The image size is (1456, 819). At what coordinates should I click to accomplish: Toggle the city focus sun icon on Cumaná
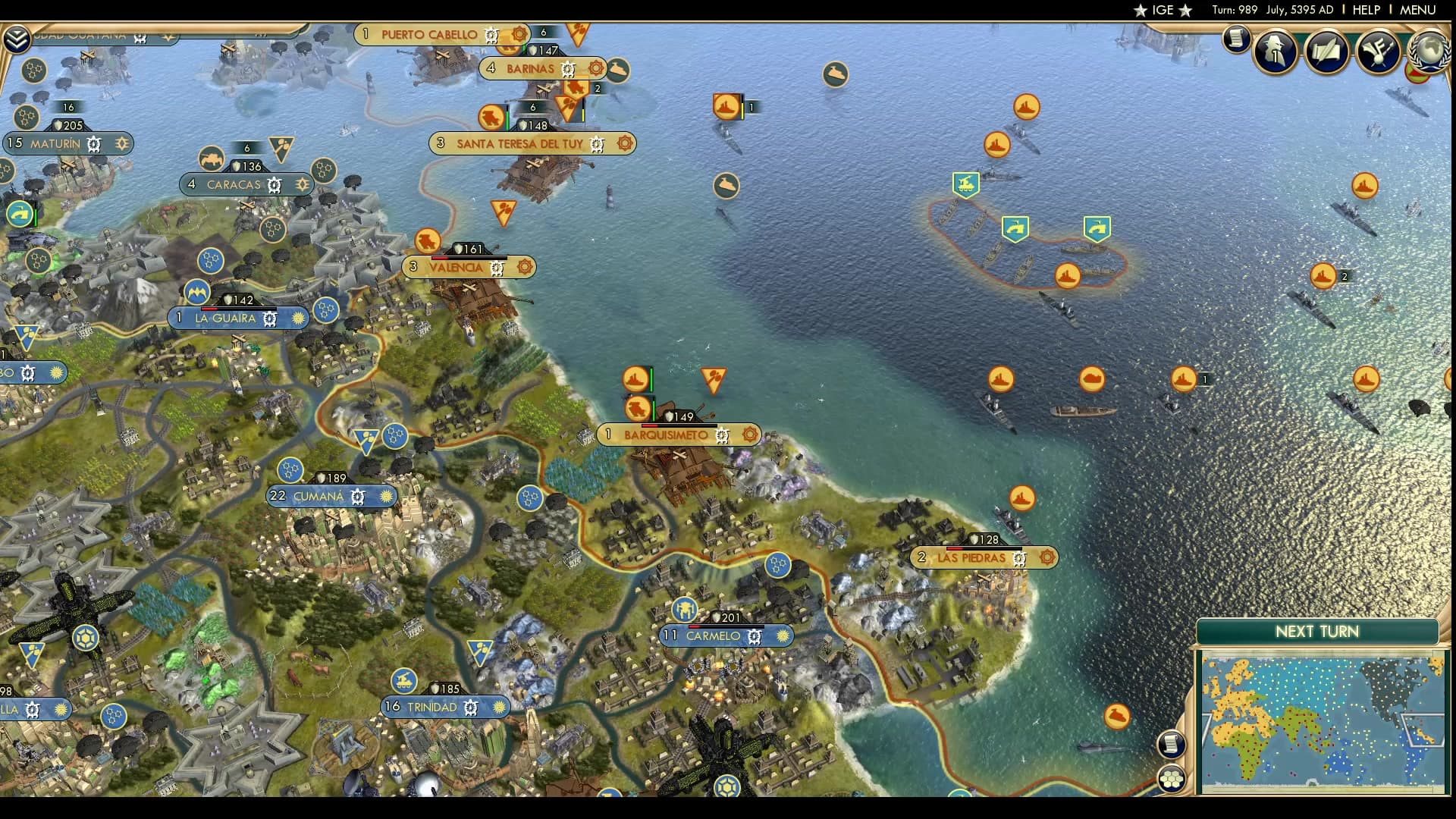pyautogui.click(x=387, y=497)
